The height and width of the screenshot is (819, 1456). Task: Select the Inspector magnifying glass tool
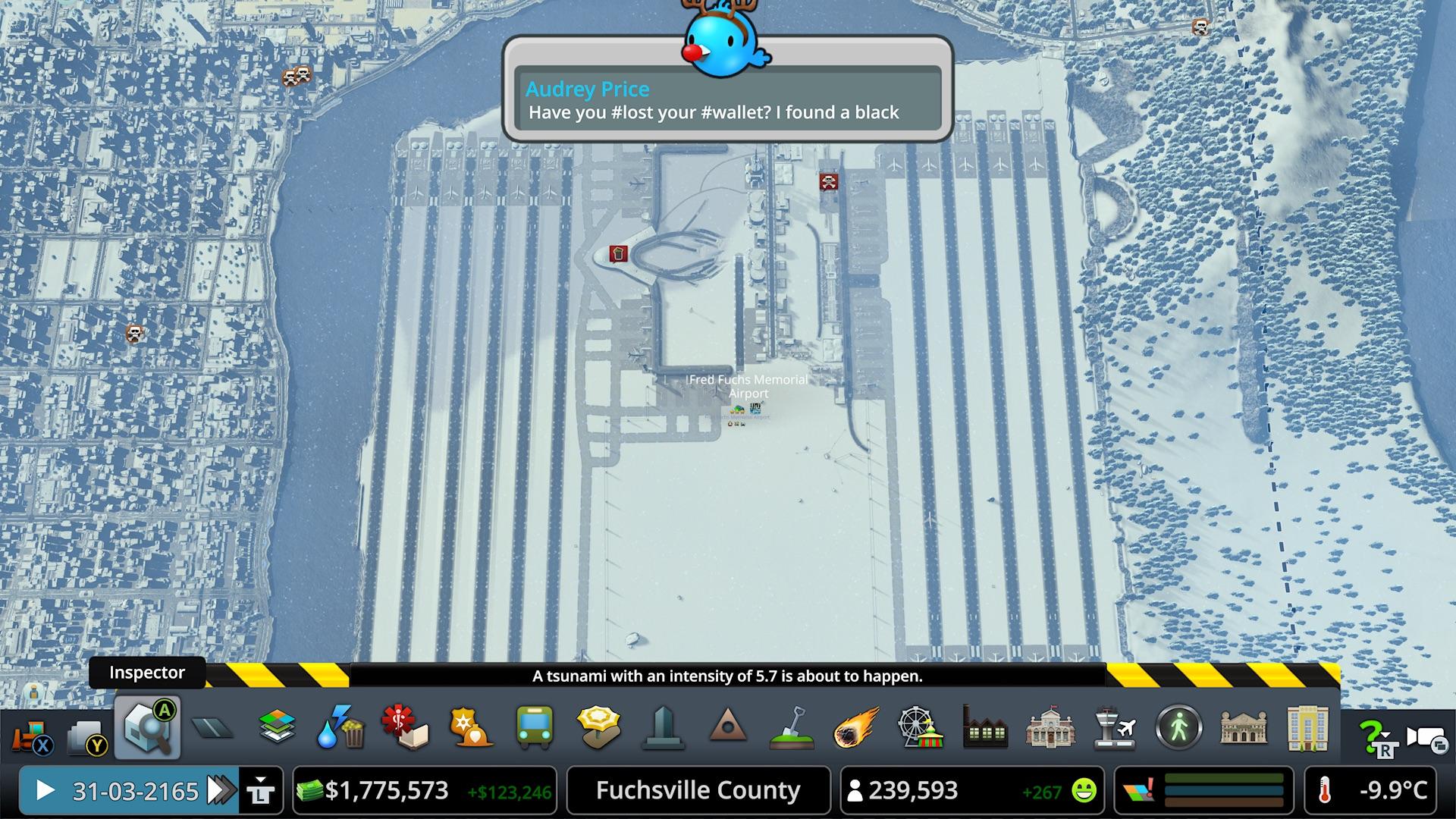pyautogui.click(x=148, y=729)
